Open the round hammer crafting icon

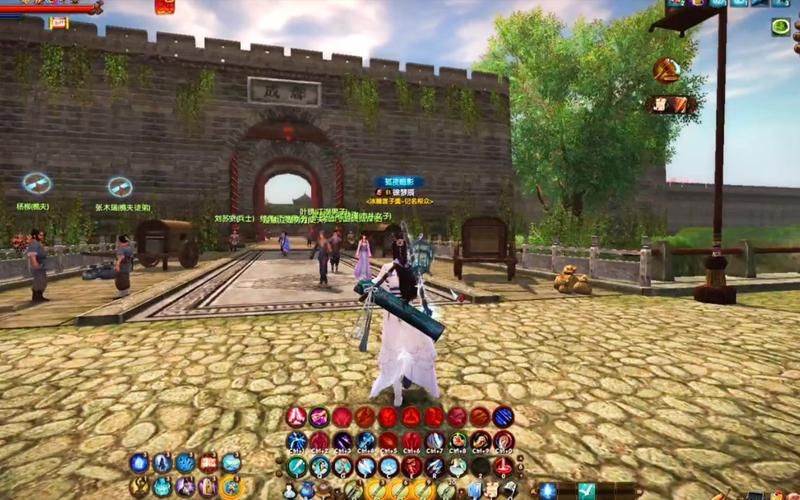[665, 69]
